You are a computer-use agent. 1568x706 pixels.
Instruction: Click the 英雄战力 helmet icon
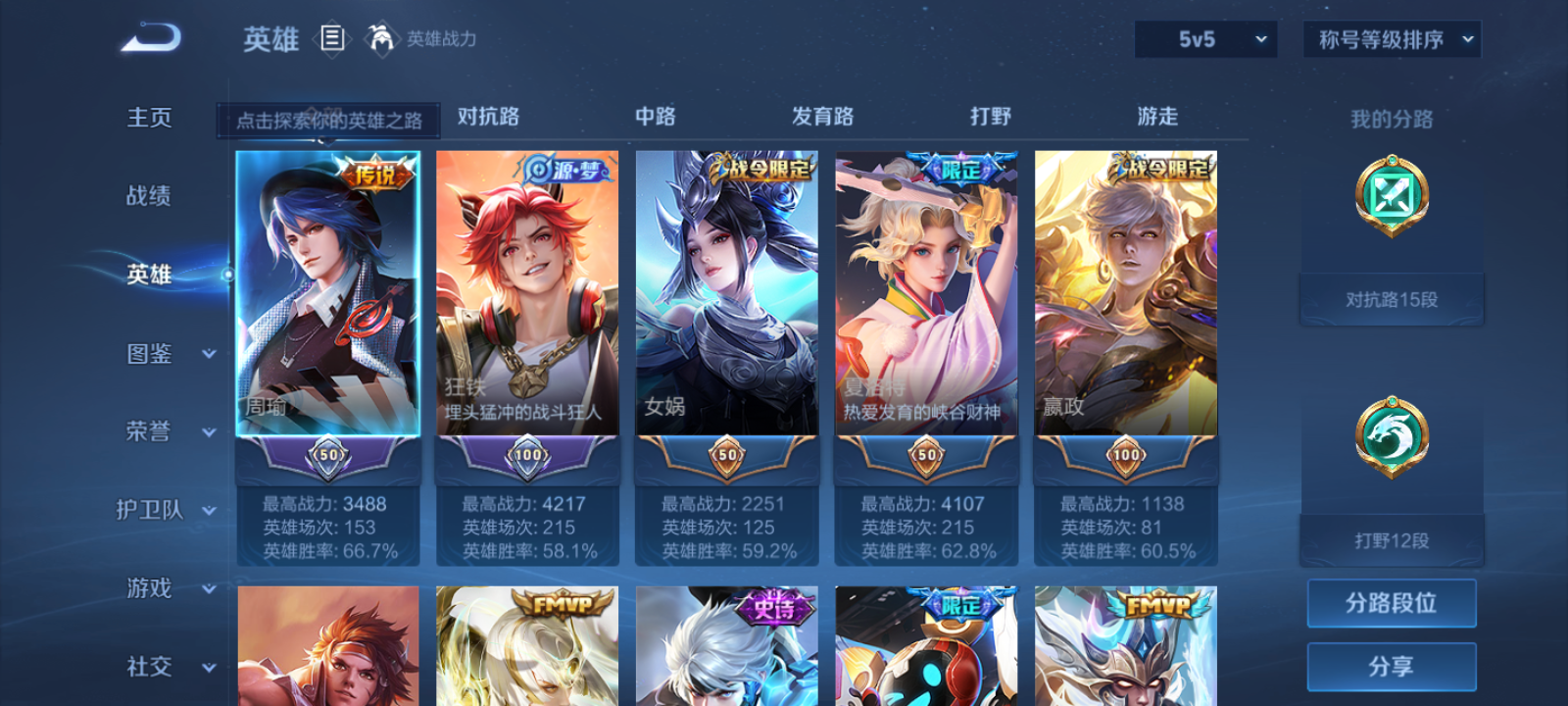[381, 39]
